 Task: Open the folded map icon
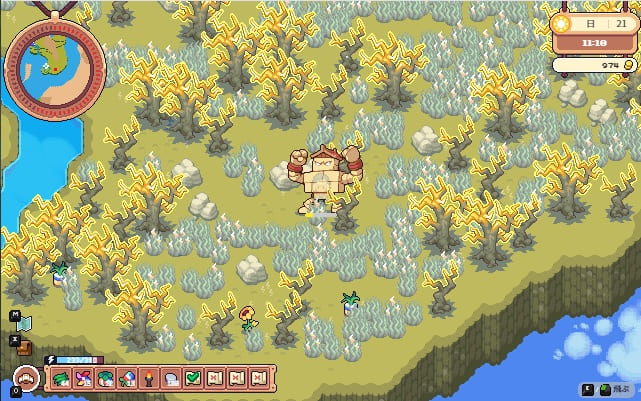[25, 322]
